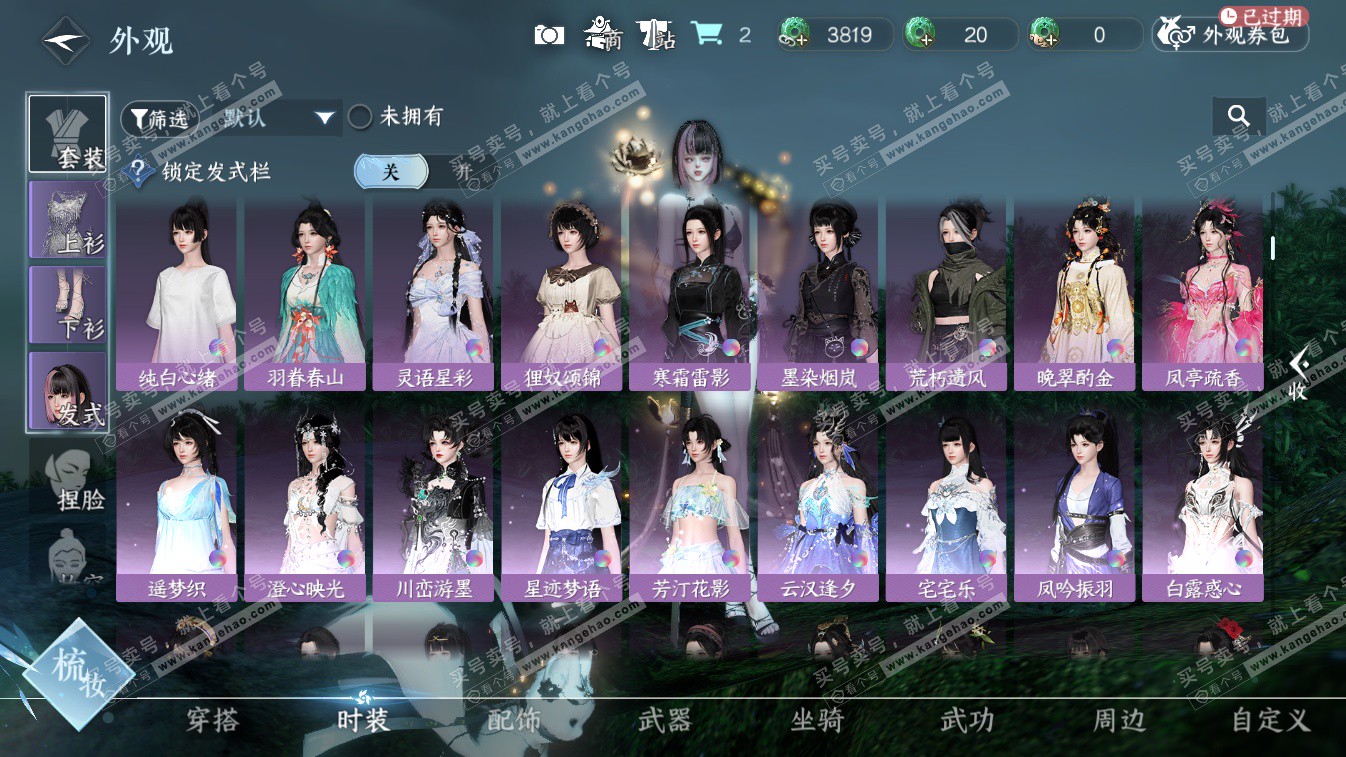Open the shopping cart

pos(708,35)
